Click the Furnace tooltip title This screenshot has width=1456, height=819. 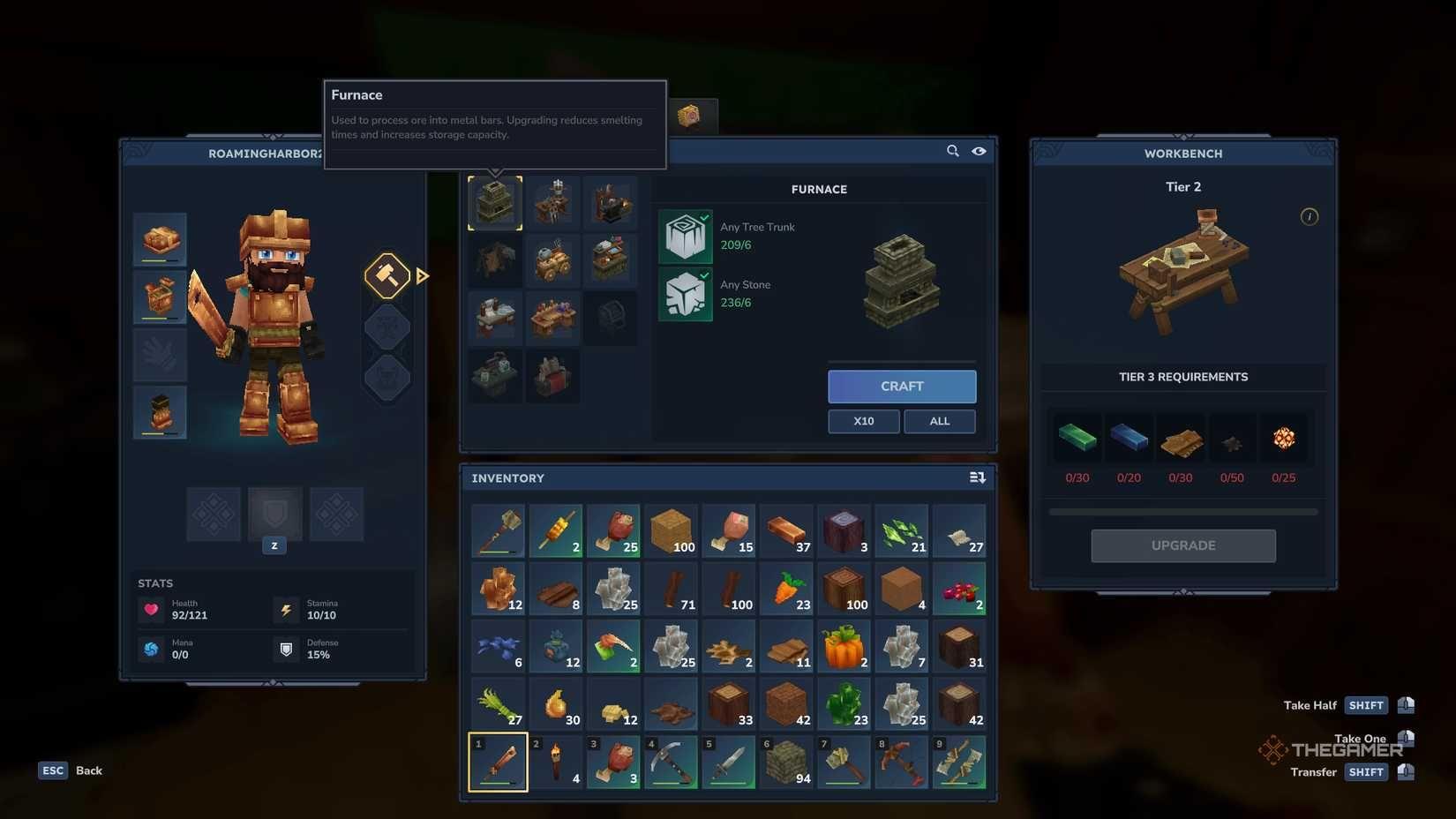pos(356,94)
